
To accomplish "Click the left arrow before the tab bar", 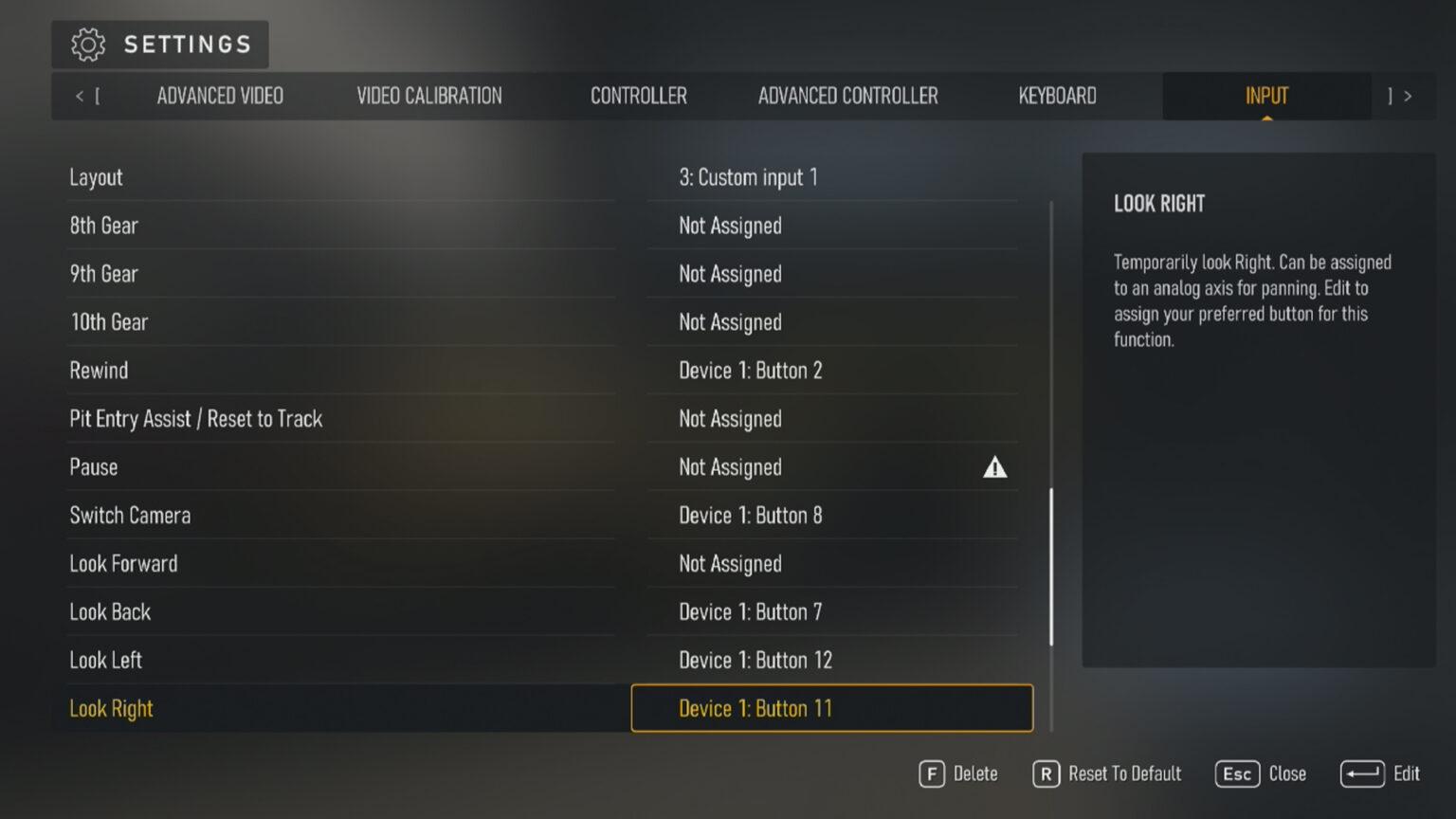I will [80, 96].
